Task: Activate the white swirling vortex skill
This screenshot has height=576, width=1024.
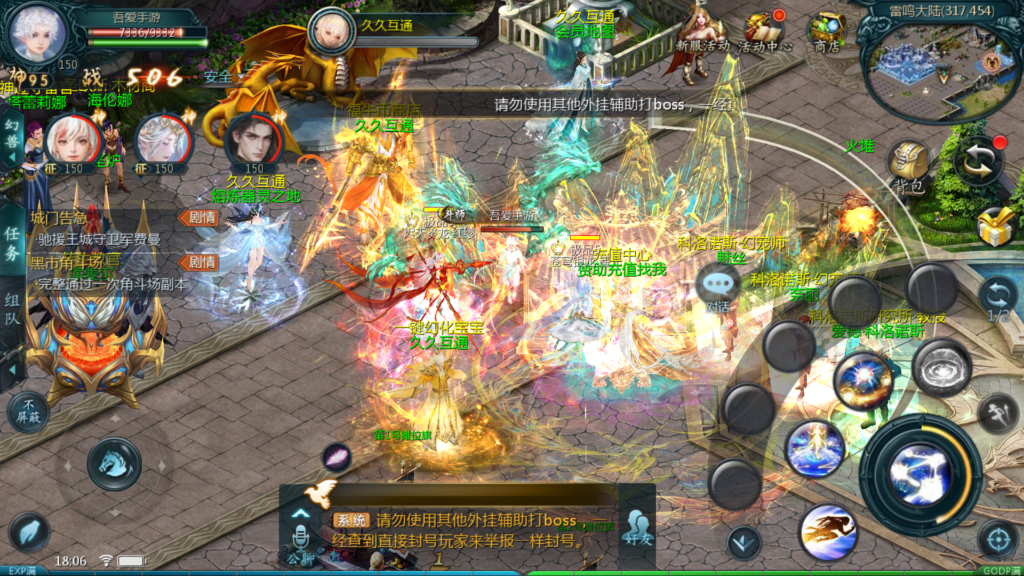Action: pyautogui.click(x=941, y=367)
